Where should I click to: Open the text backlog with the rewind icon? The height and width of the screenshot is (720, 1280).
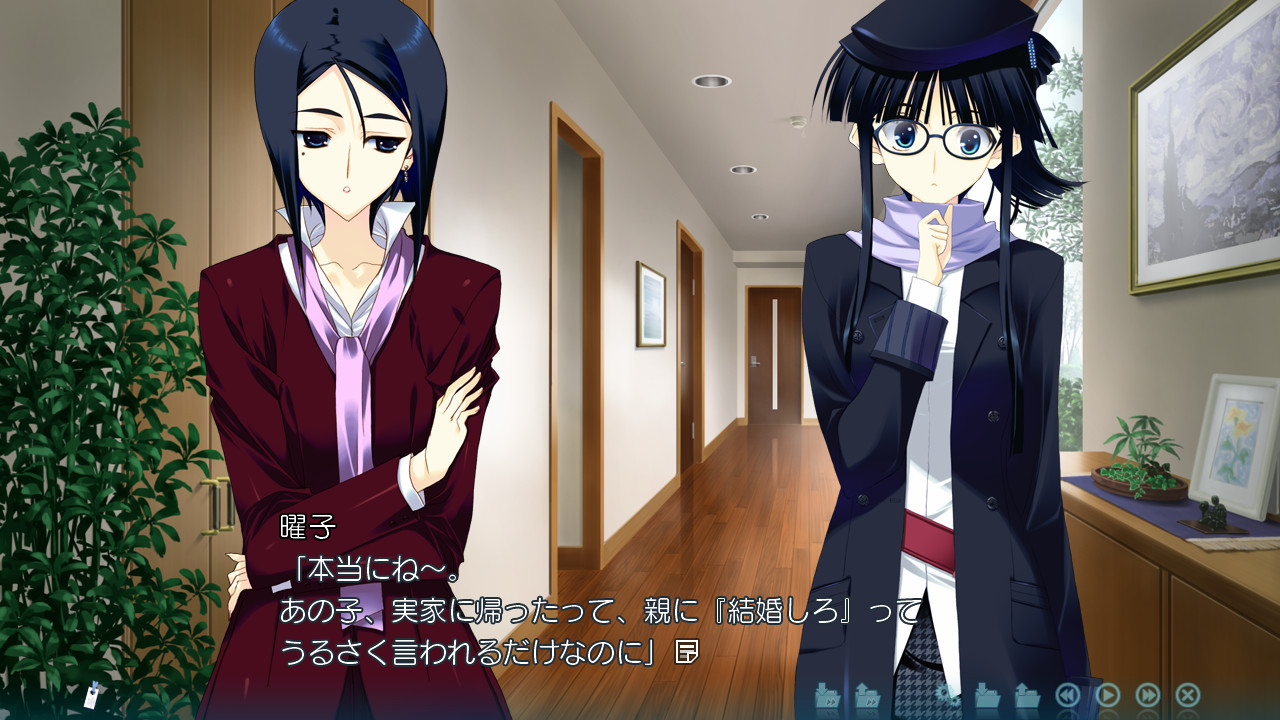click(x=1068, y=697)
